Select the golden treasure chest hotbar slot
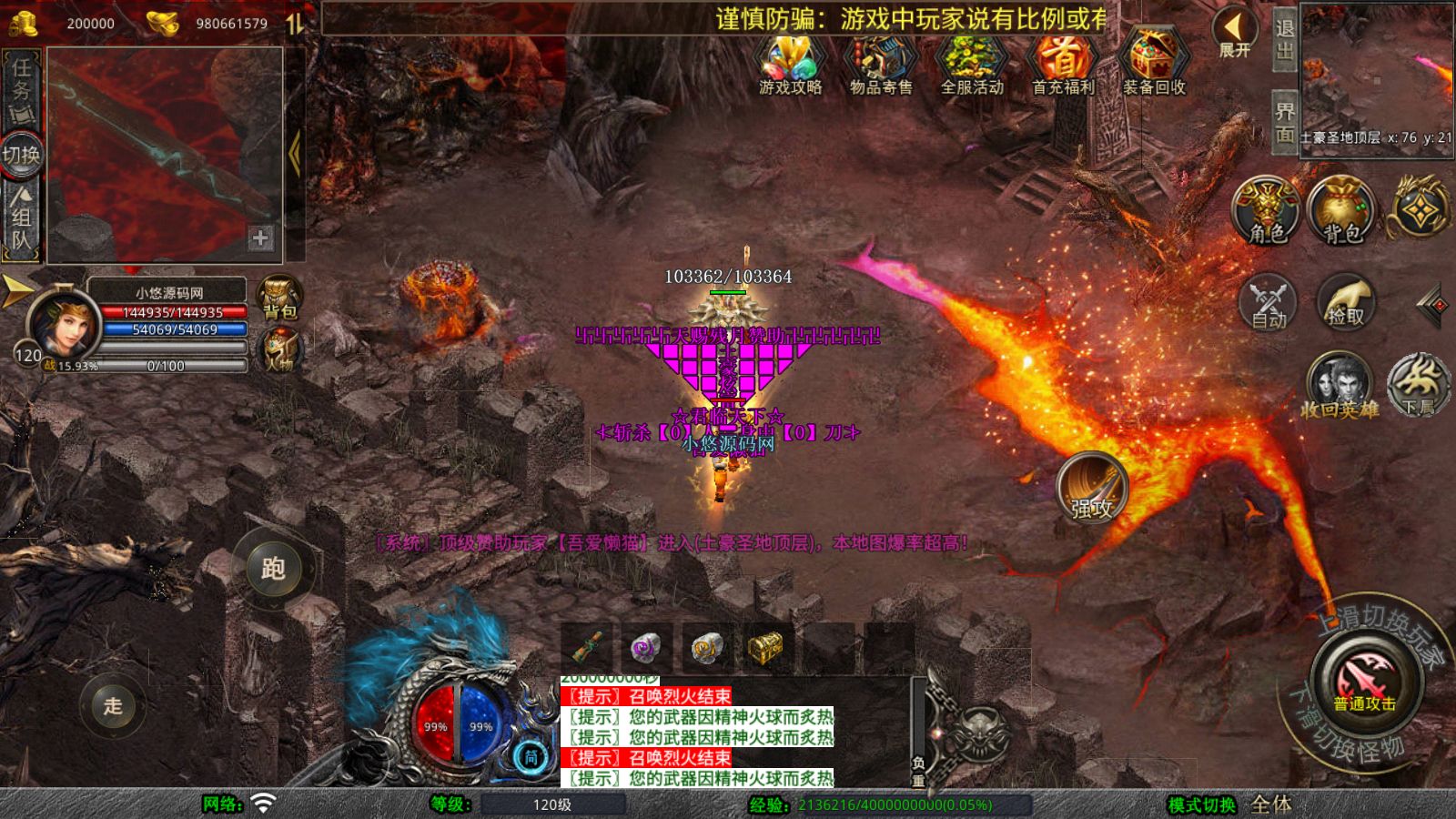1456x819 pixels. (x=765, y=647)
